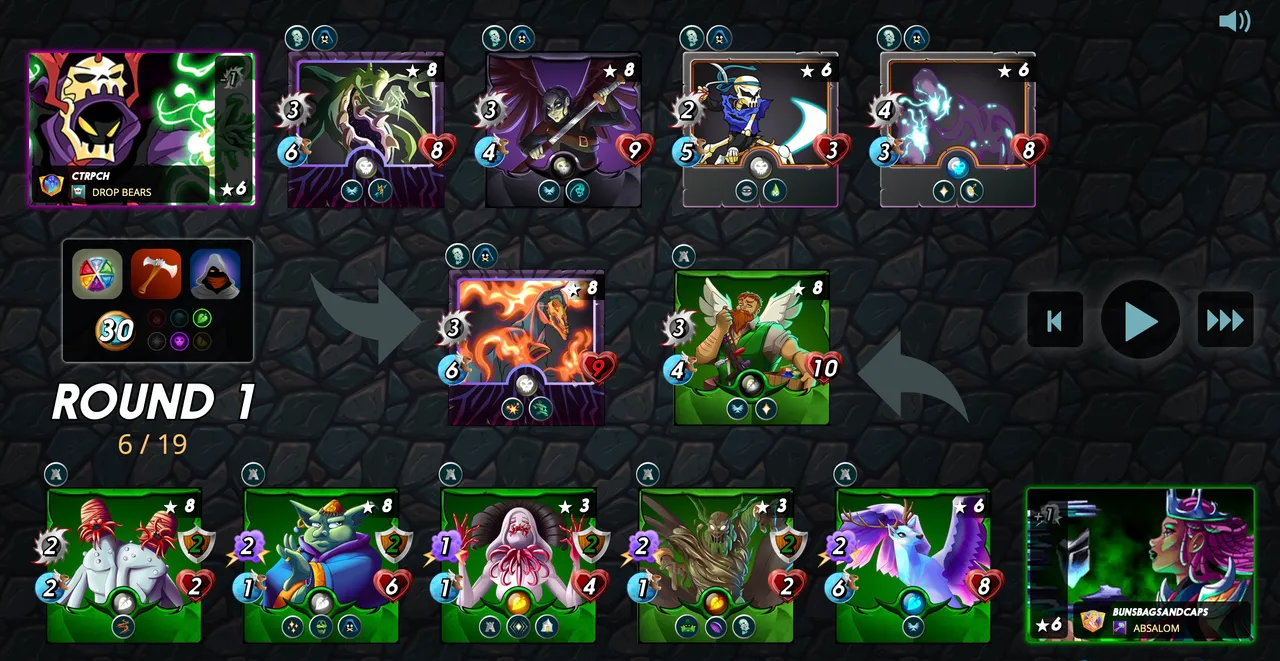Select the brown tree creature card
Screen dimensions: 1280x661
click(x=716, y=565)
